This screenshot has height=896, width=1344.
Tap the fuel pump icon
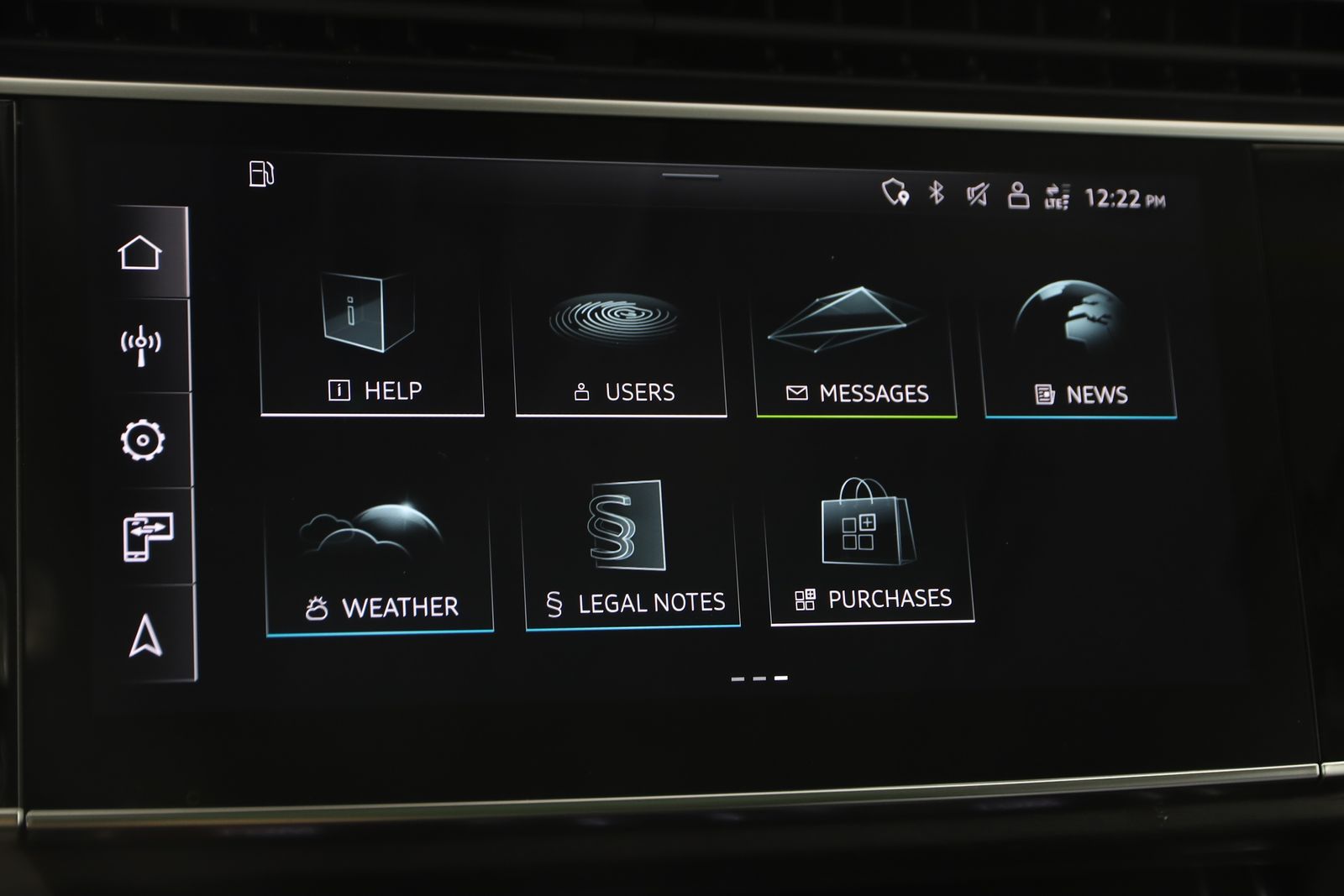[x=261, y=174]
